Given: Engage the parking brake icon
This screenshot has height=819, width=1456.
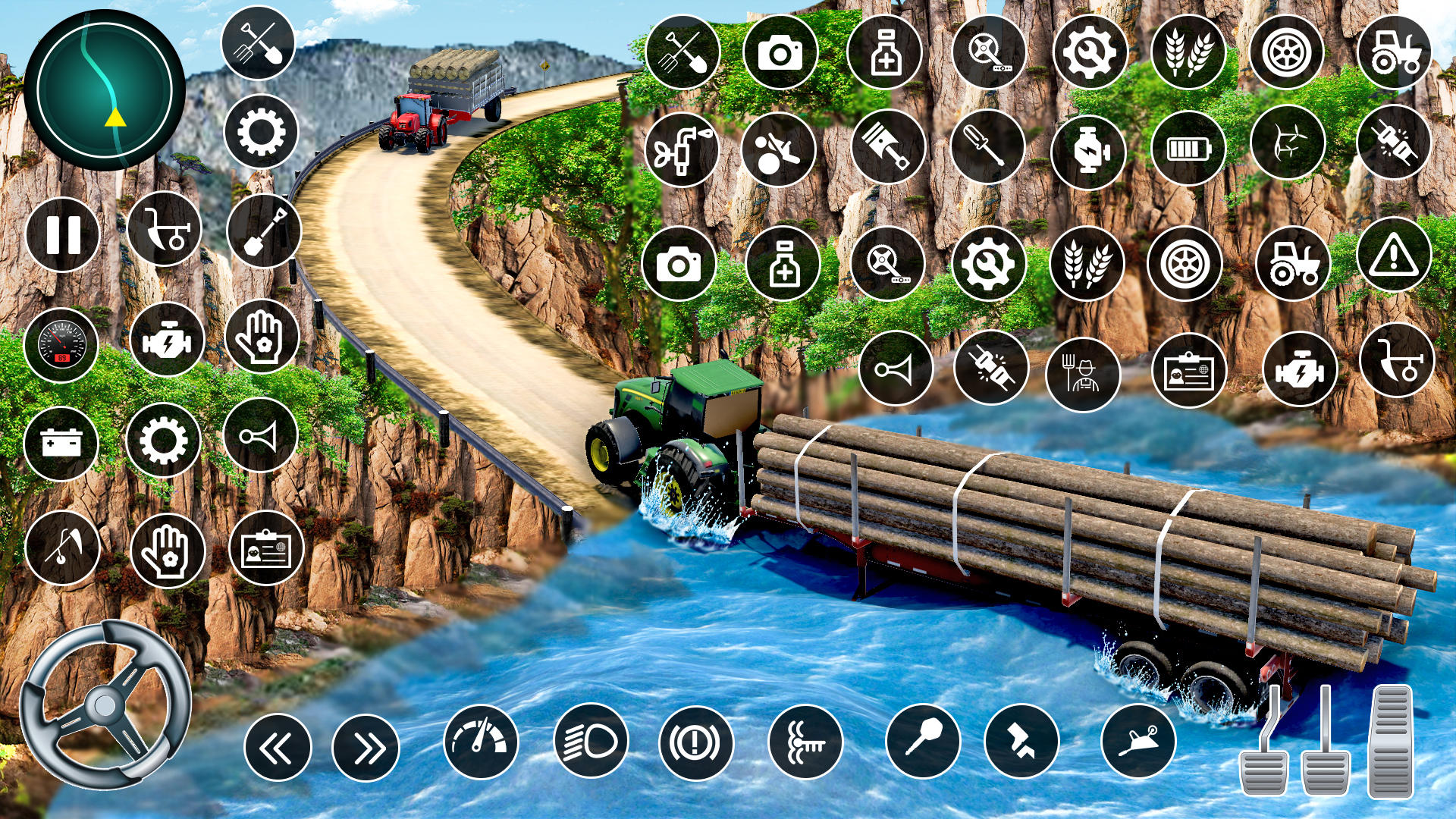Looking at the screenshot, I should point(695,742).
